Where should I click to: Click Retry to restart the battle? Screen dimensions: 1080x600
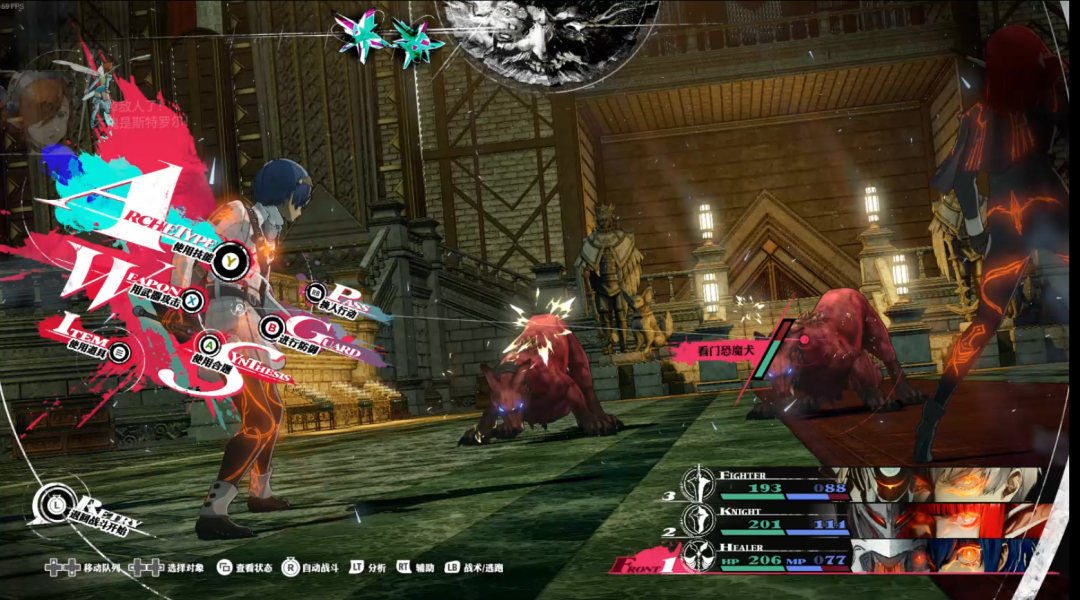pyautogui.click(x=49, y=504)
